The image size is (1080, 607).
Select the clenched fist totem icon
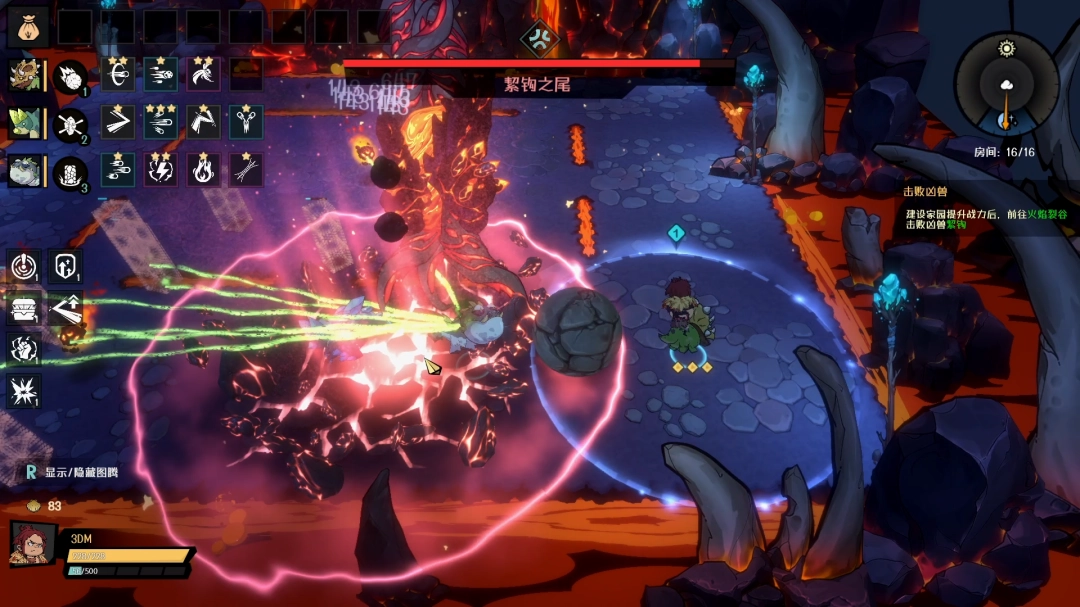[x=24, y=349]
